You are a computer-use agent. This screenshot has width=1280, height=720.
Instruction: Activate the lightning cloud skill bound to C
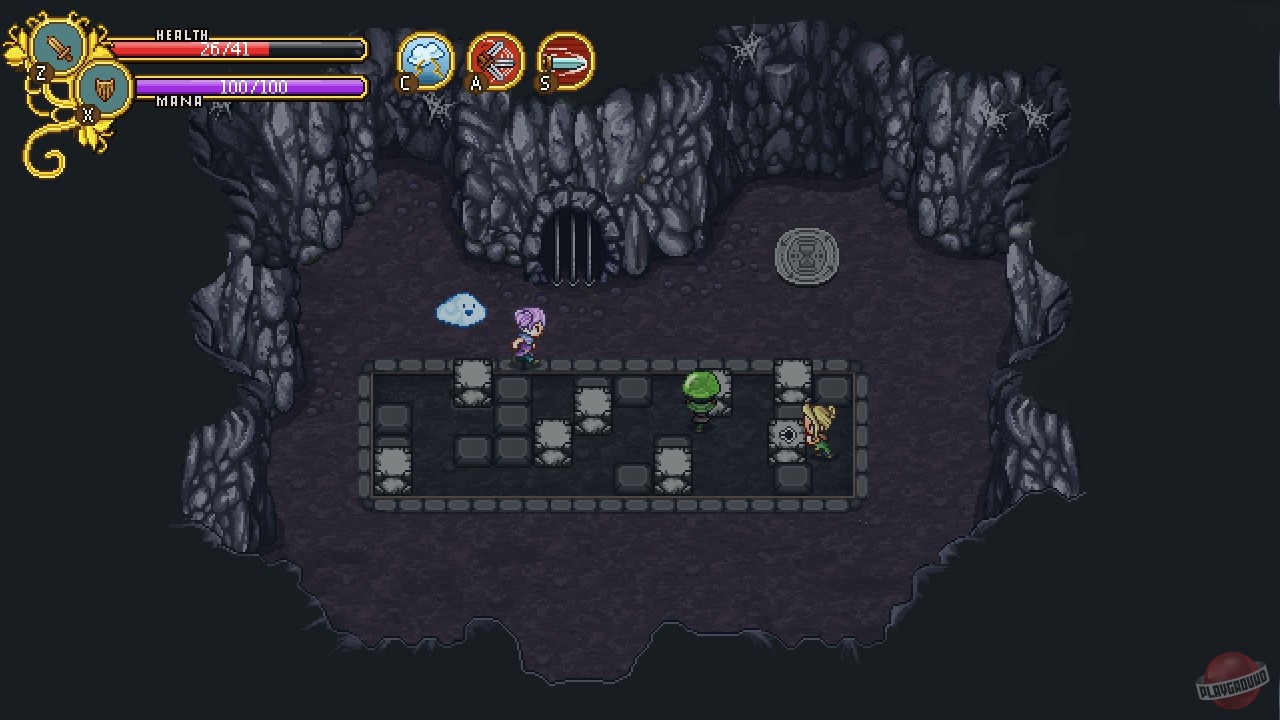(x=425, y=62)
